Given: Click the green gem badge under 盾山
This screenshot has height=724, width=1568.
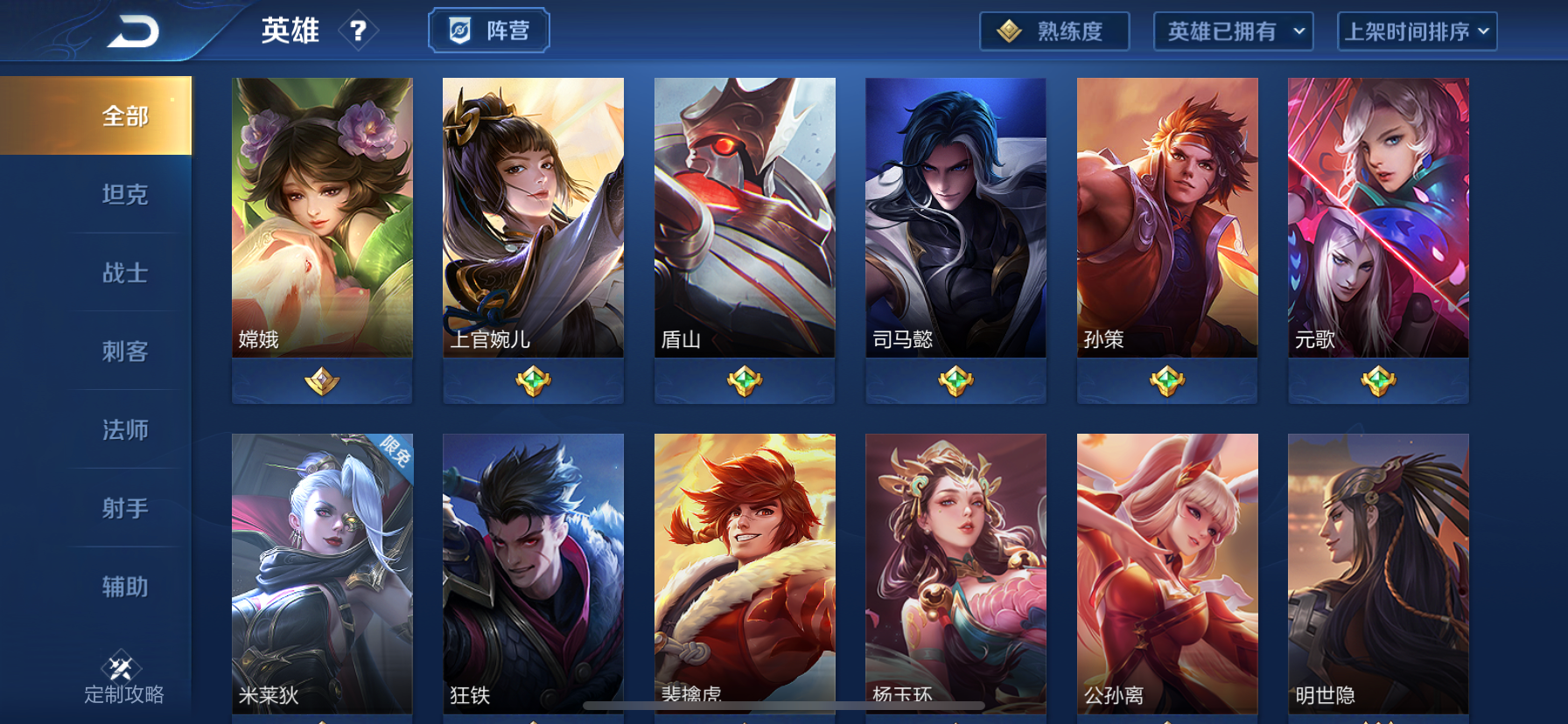Looking at the screenshot, I should pos(745,381).
